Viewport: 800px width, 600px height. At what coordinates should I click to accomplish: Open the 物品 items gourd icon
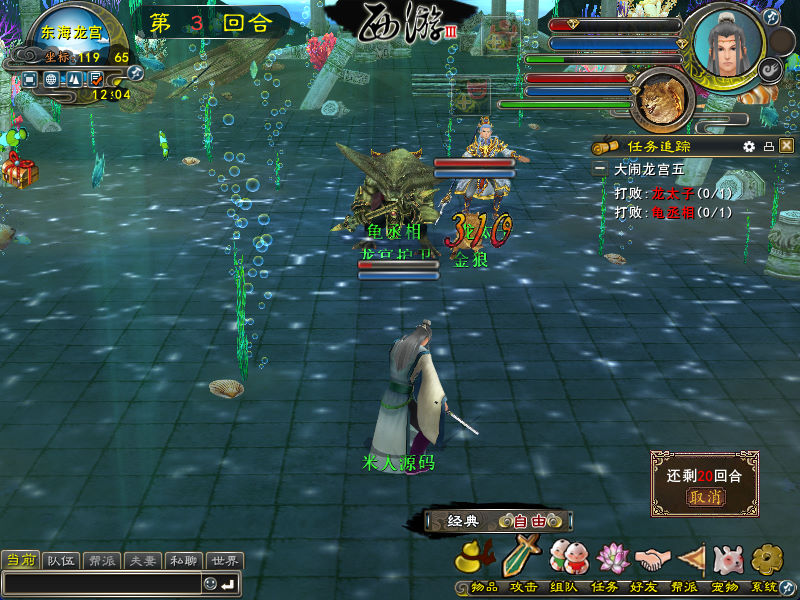tap(476, 557)
